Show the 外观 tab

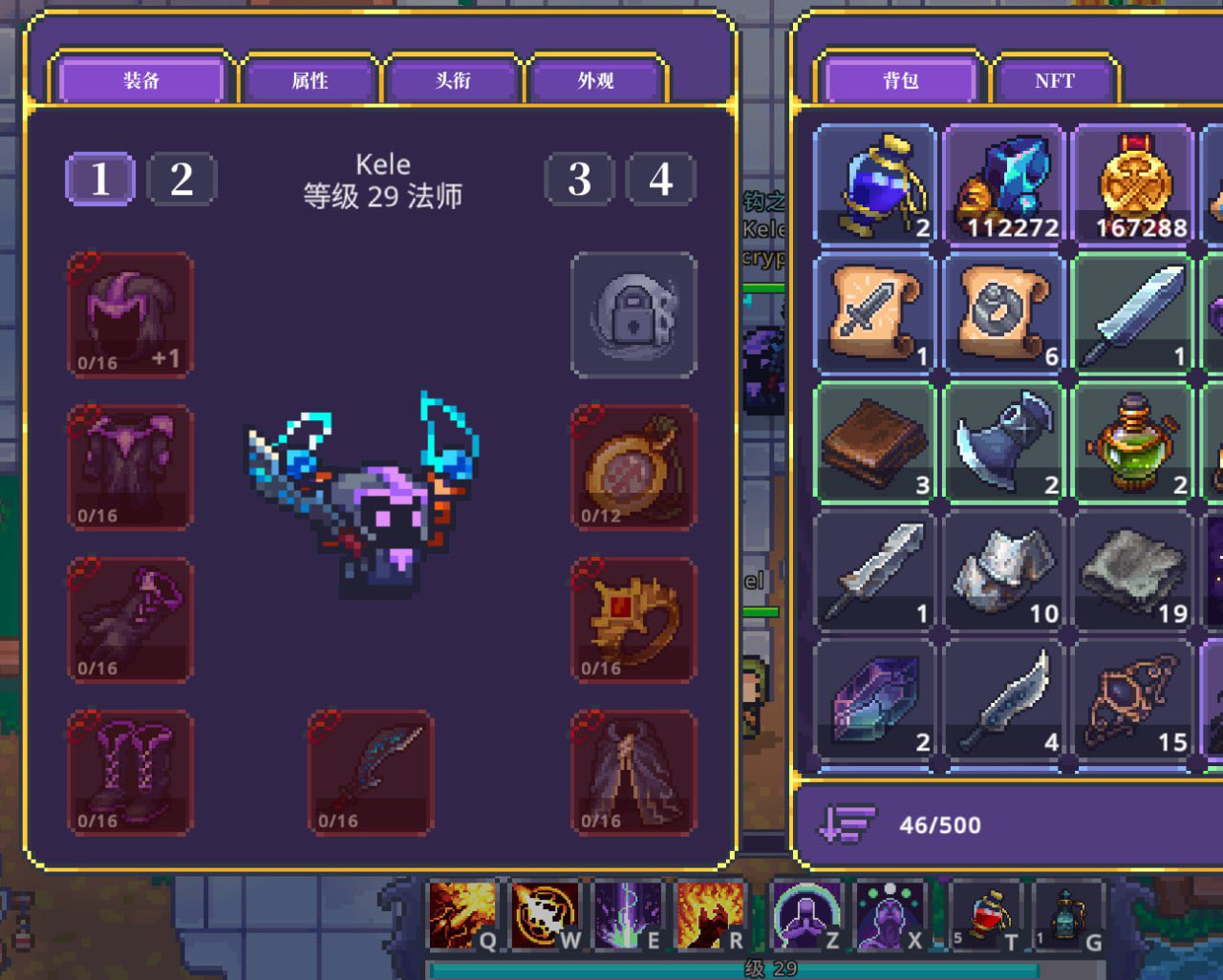coord(595,81)
